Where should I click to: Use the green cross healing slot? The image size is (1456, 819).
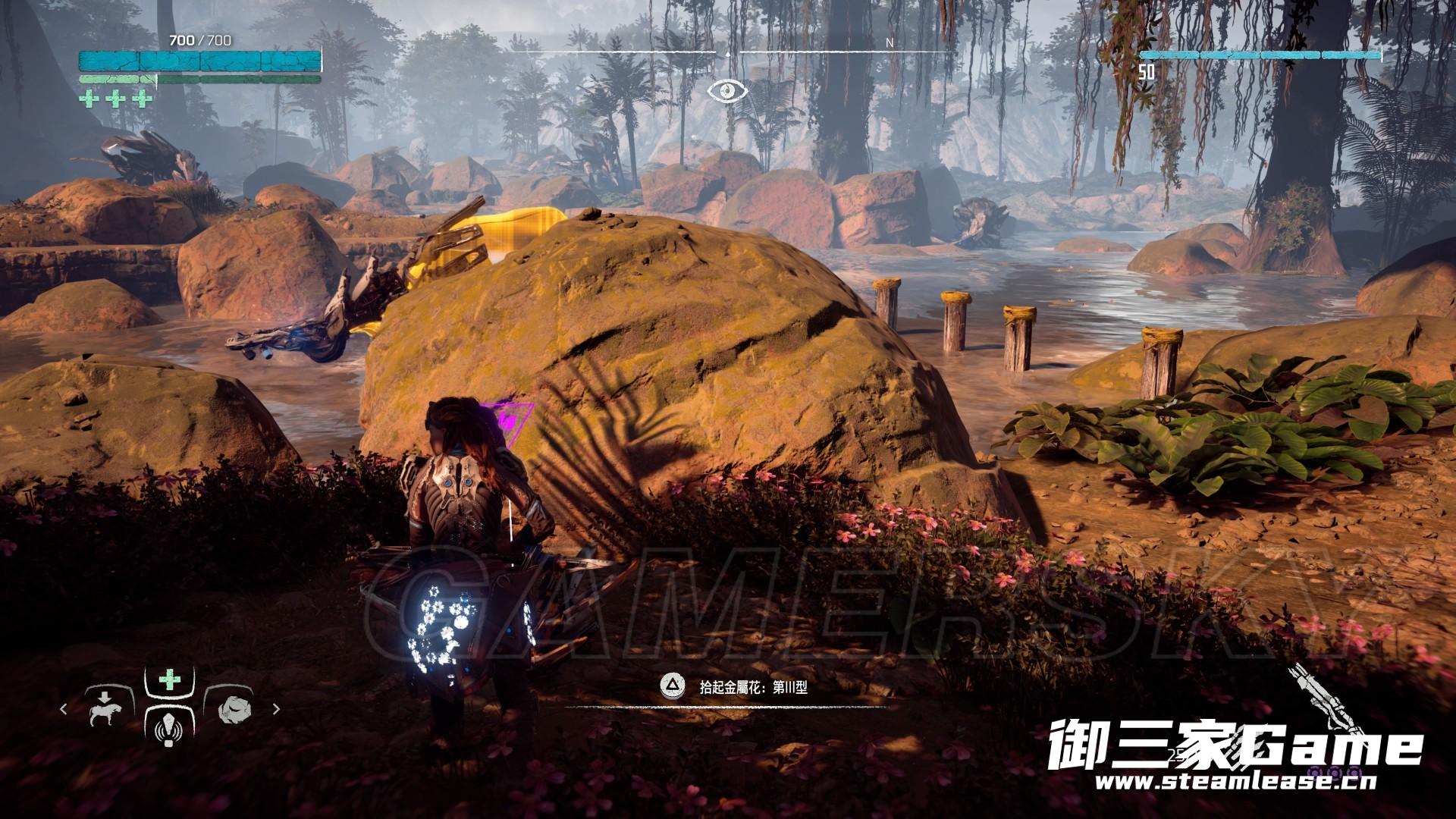click(x=169, y=679)
